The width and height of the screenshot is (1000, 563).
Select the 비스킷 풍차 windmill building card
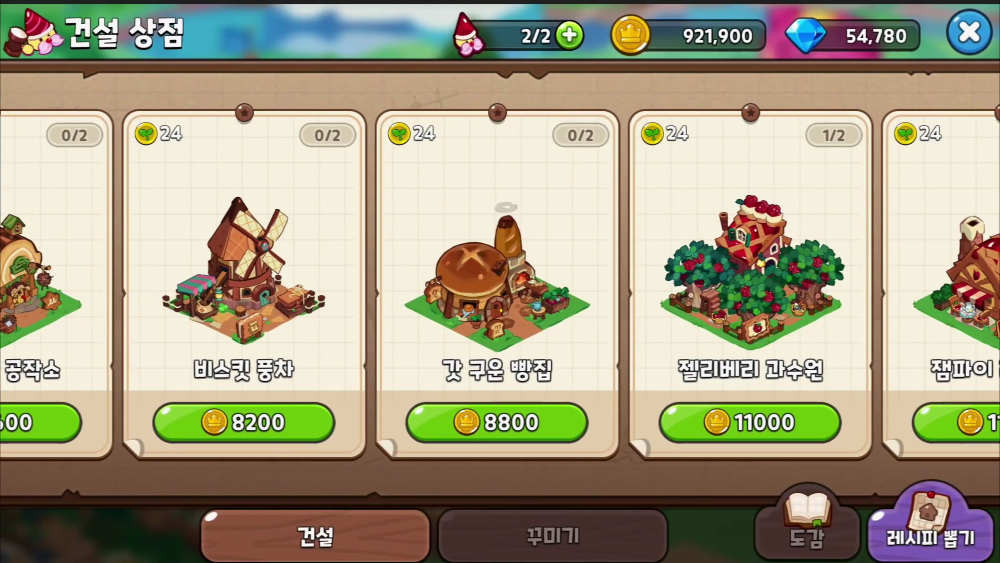243,265
